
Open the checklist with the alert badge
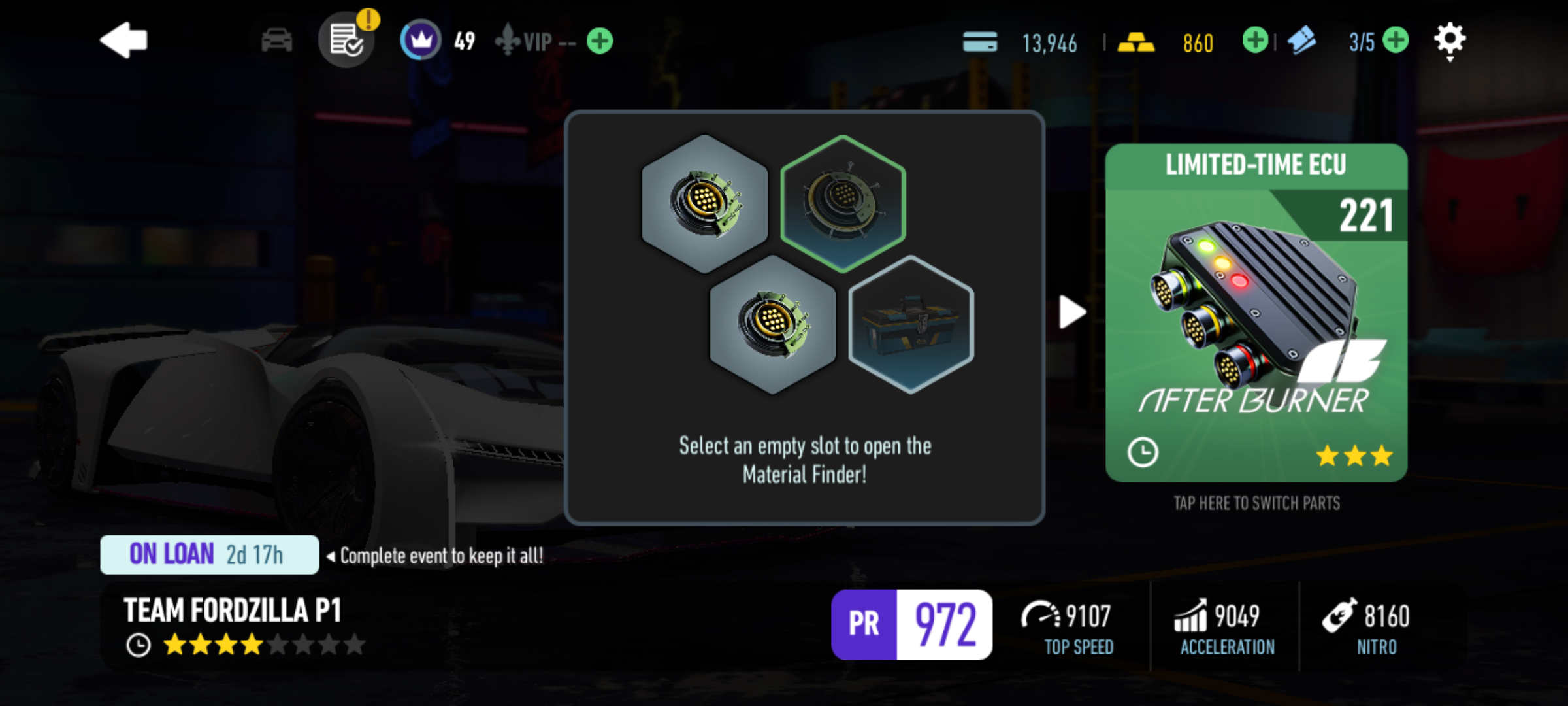[346, 41]
